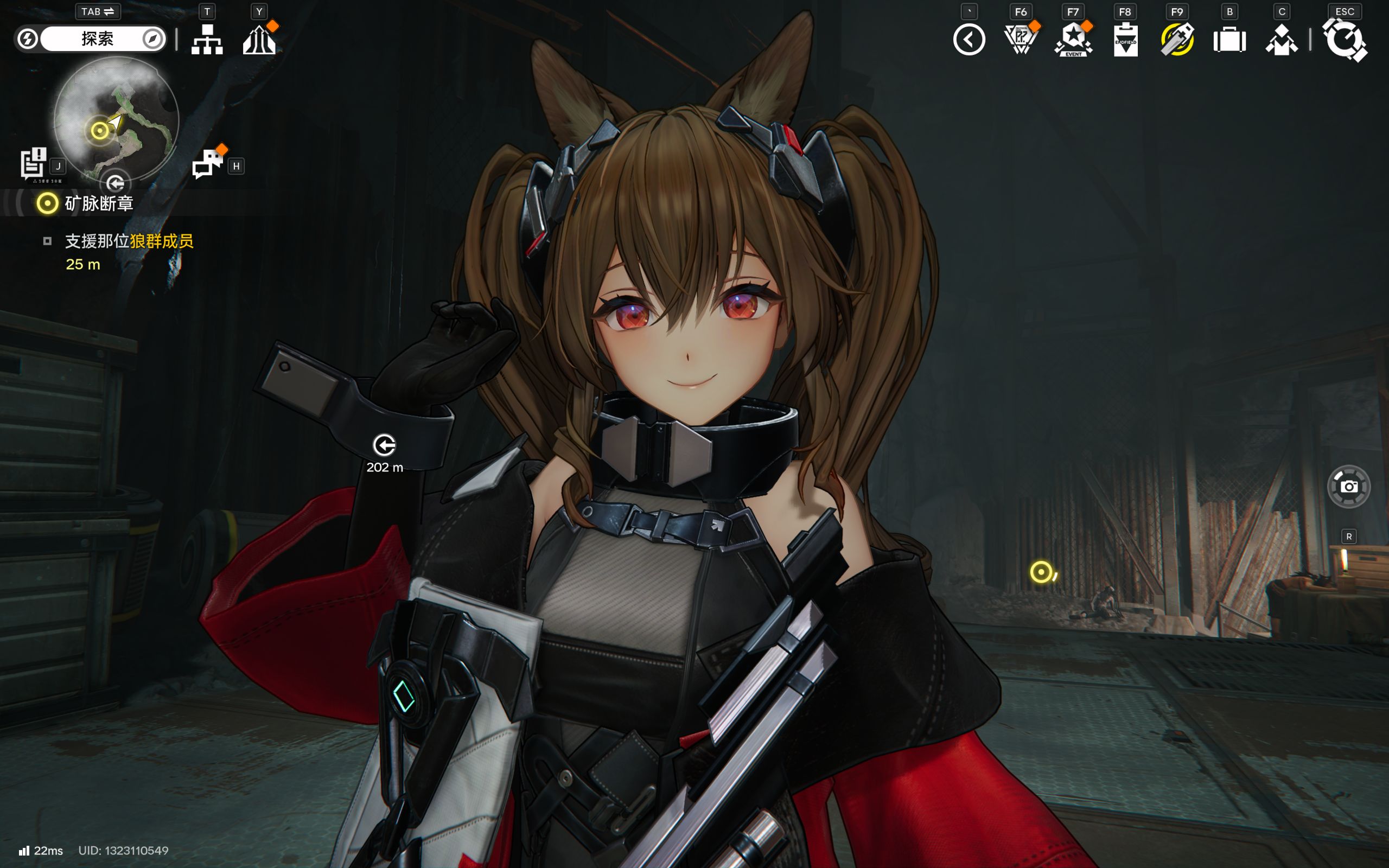Select the 矿脉断章 tracked quest title
This screenshot has height=868, width=1389.
pos(99,203)
